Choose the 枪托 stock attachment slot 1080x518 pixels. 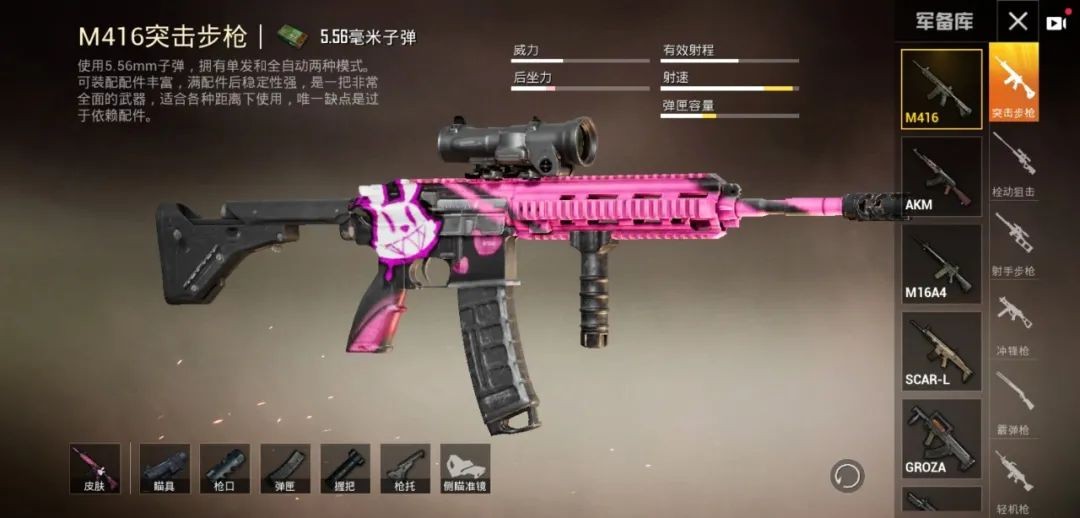405,468
